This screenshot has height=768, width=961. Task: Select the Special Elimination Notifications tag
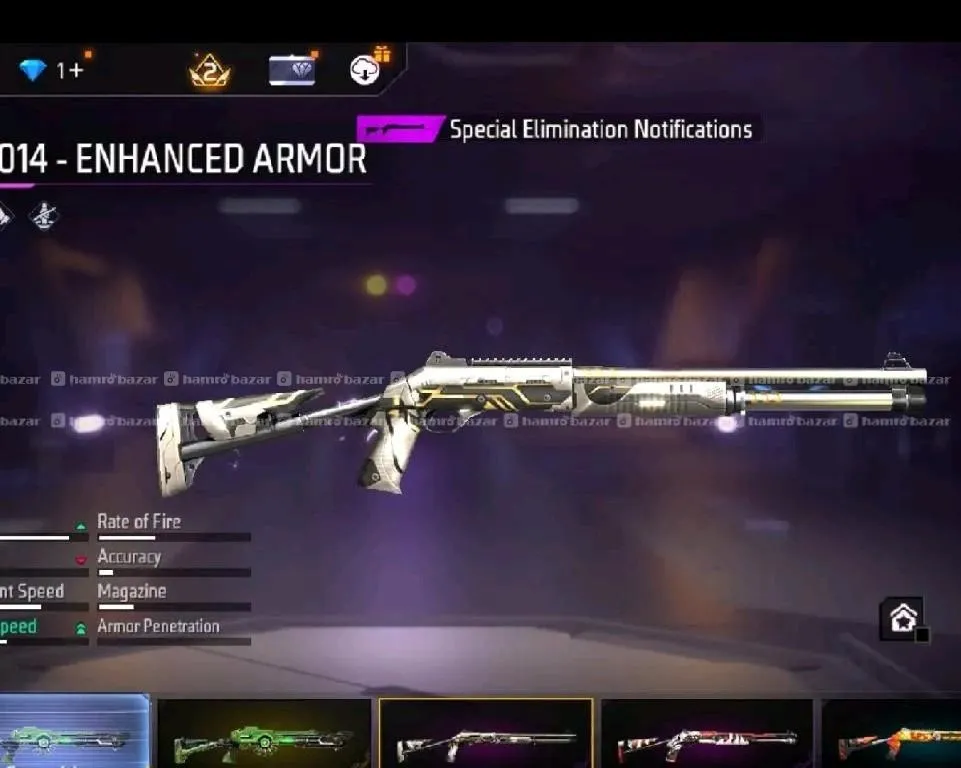(557, 129)
